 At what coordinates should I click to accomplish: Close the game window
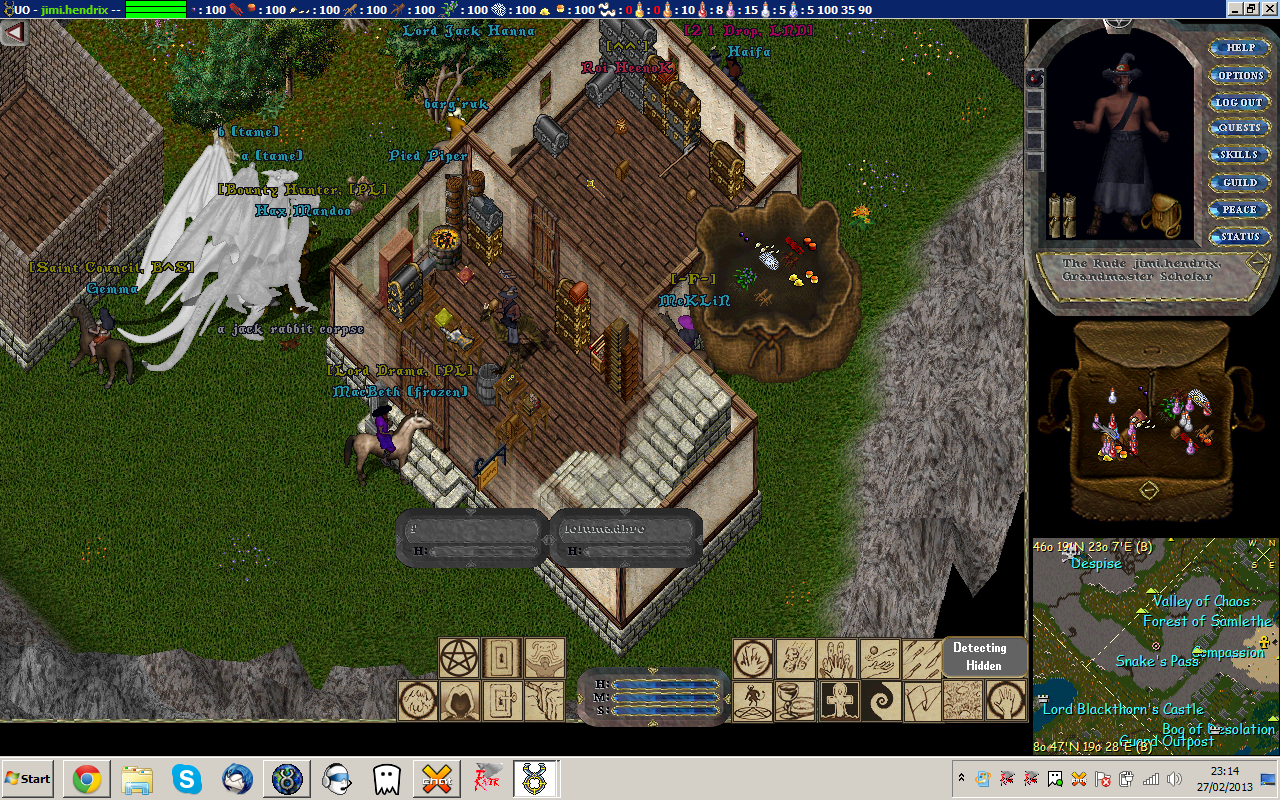tap(1267, 9)
